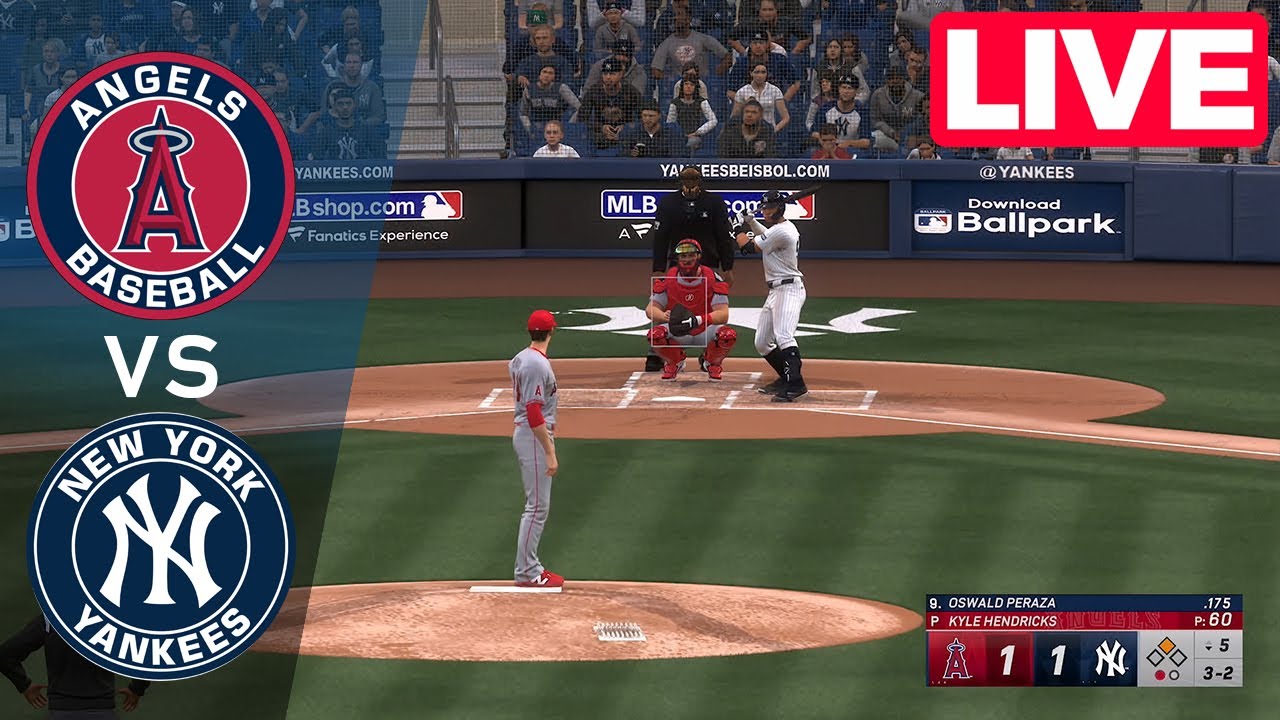
Task: Click the Yankees NY logo on the scoreboard
Action: point(1110,658)
